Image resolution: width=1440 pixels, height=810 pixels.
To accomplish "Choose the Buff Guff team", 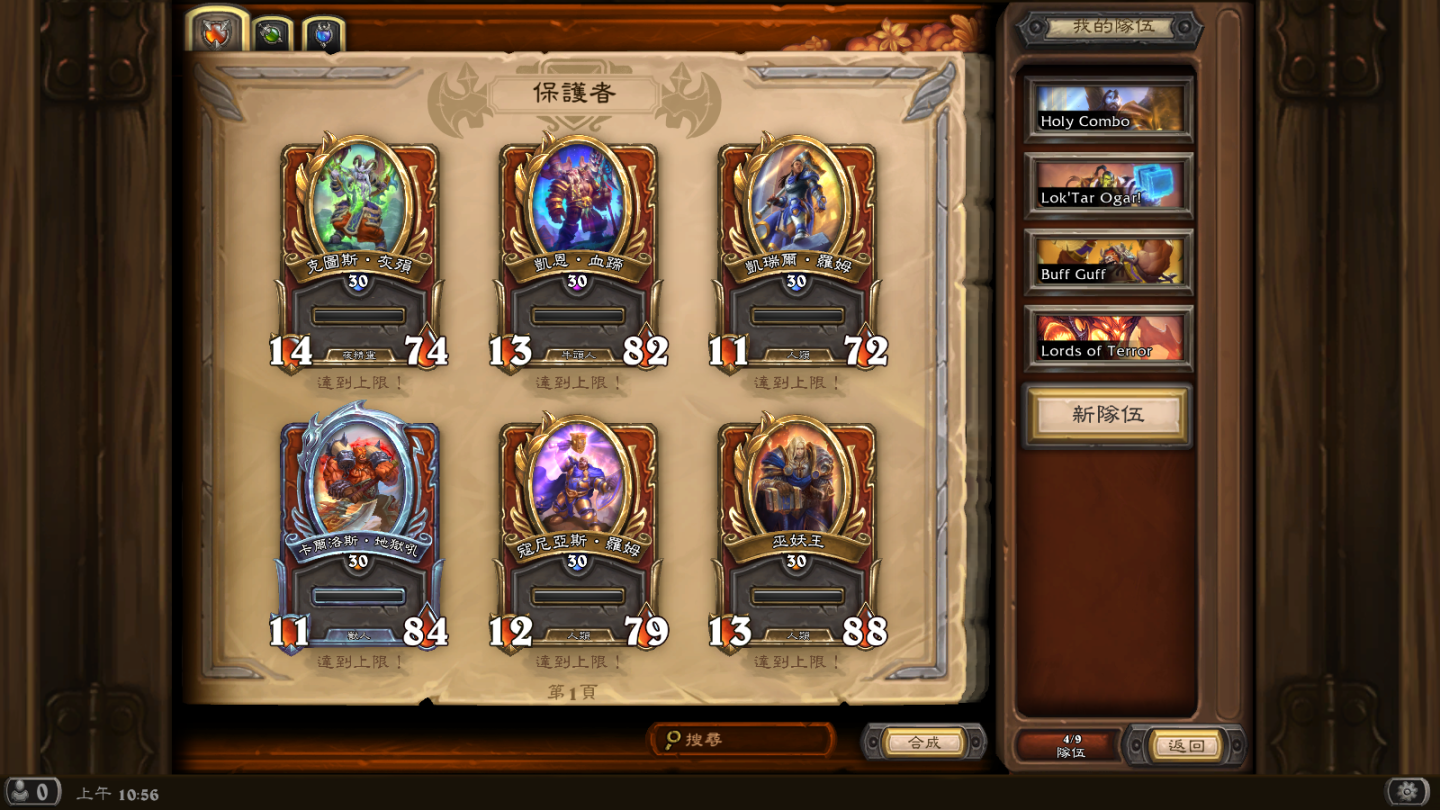I will tap(1108, 262).
